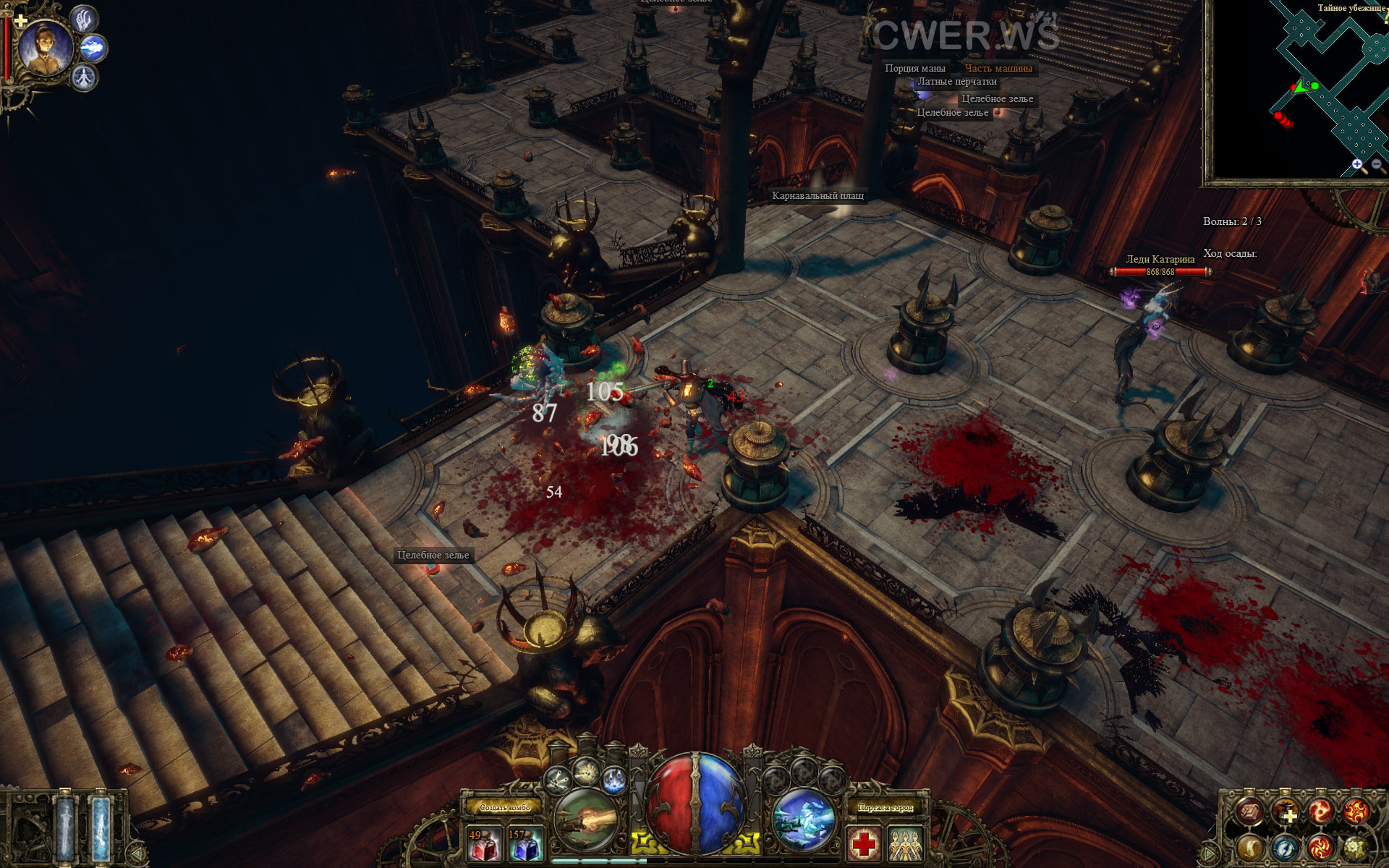The image size is (1389, 868).
Task: Pick up the 'Карнавальный плащ' item label
Action: pyautogui.click(x=817, y=195)
